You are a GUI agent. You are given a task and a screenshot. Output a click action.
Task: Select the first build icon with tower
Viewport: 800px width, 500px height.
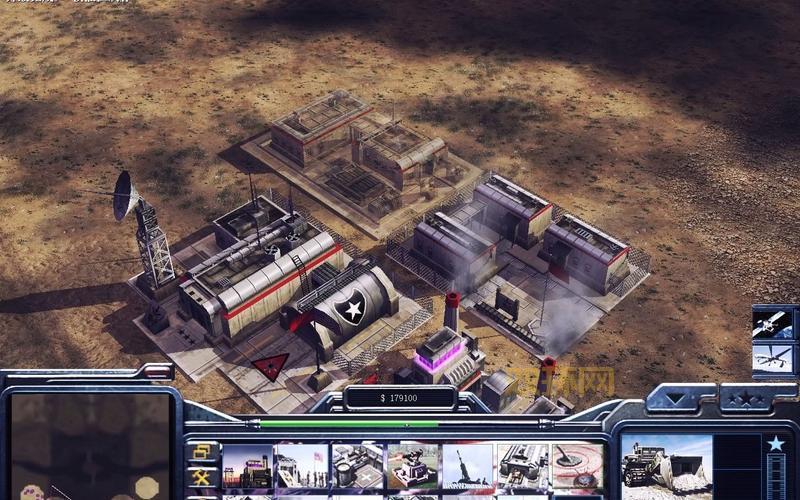click(246, 467)
